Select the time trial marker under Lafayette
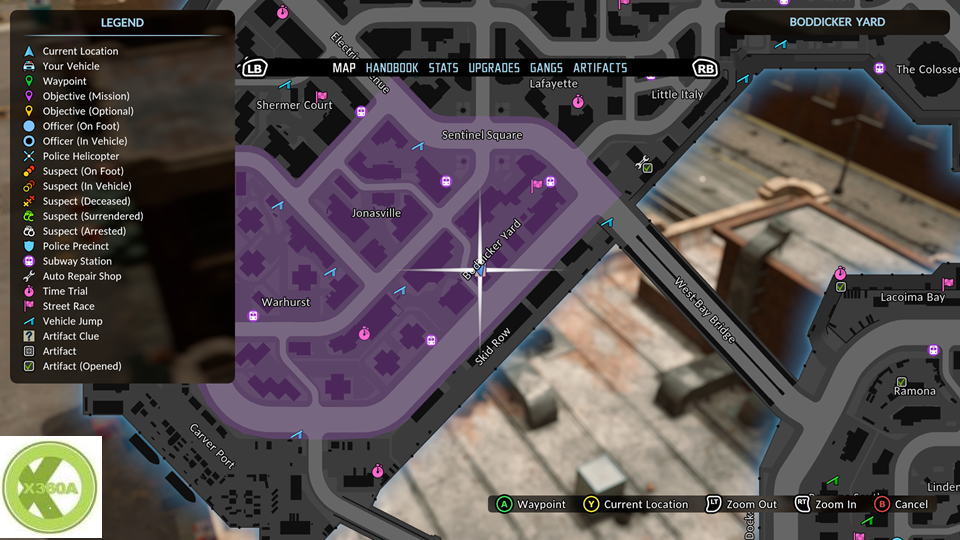Image resolution: width=960 pixels, height=540 pixels. click(x=577, y=102)
